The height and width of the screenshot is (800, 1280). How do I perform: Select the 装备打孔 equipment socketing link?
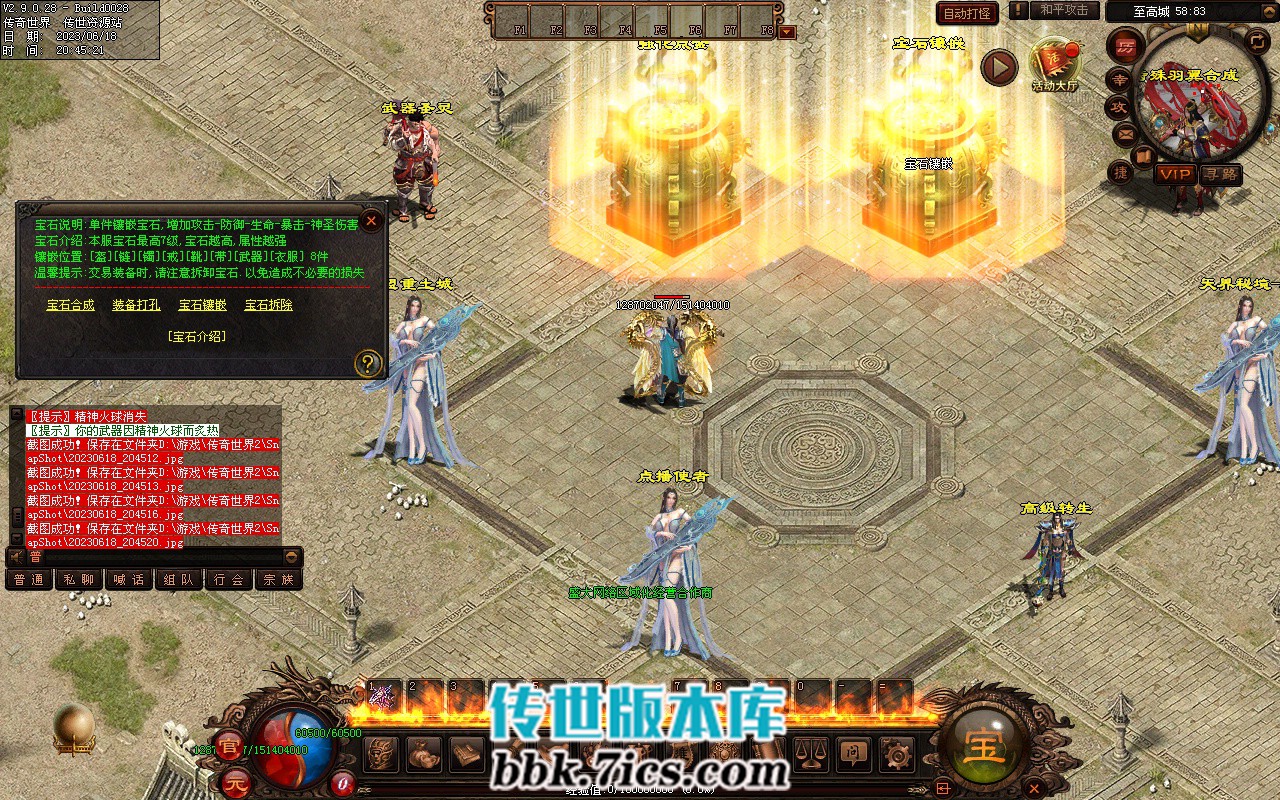[x=136, y=305]
